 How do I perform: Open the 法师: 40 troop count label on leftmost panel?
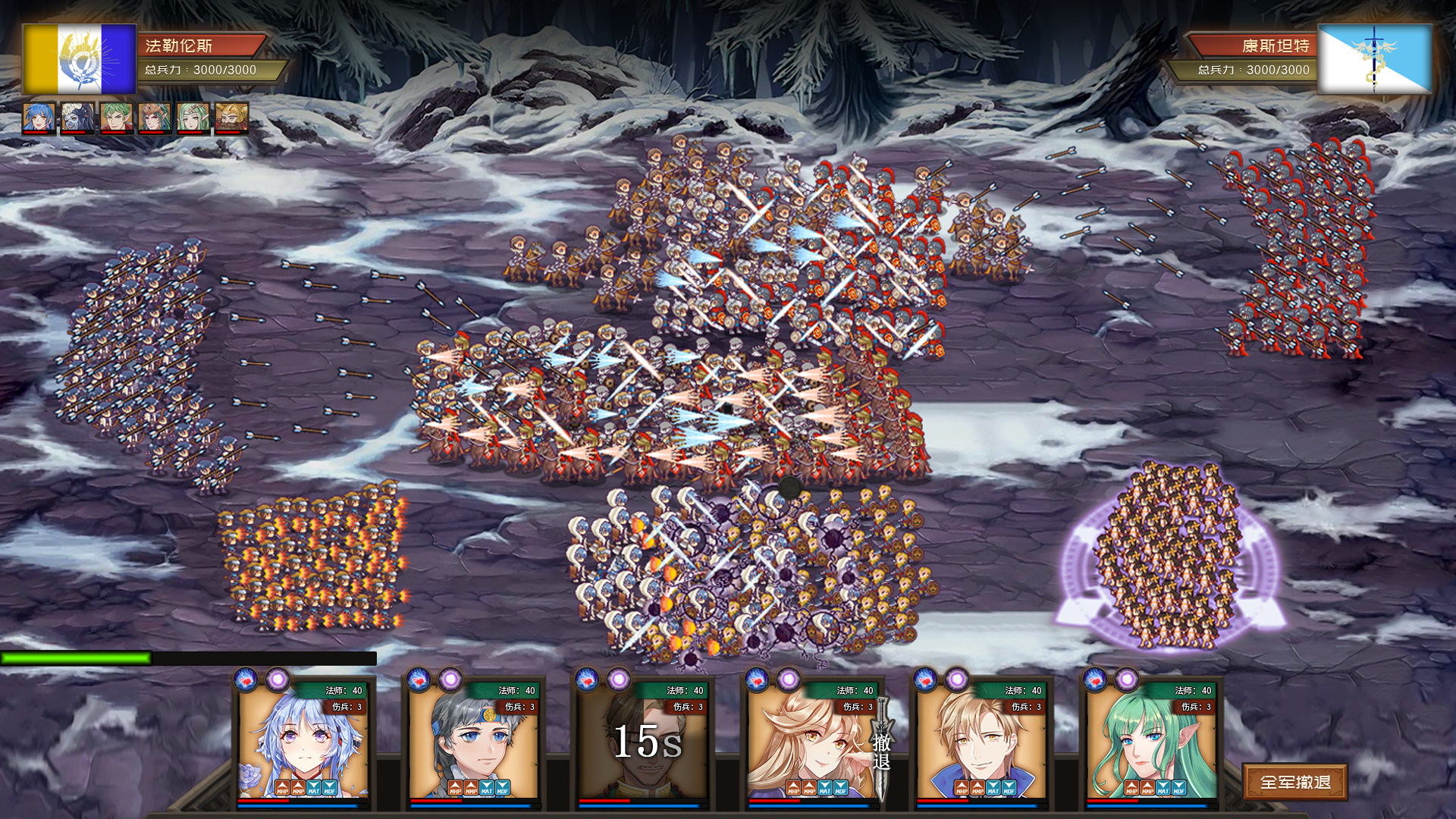point(341,691)
